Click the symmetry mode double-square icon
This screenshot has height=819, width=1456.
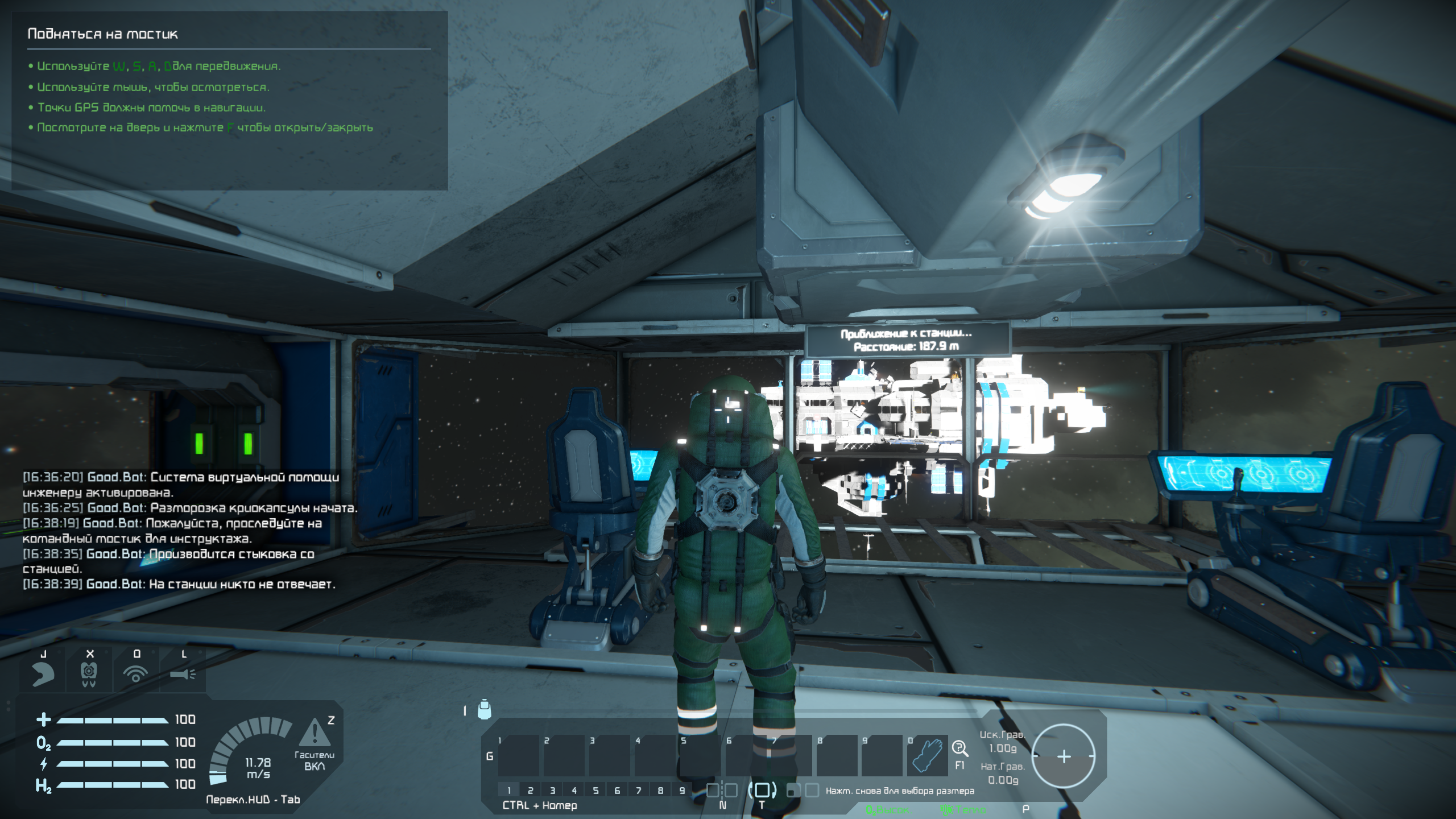coord(722,790)
